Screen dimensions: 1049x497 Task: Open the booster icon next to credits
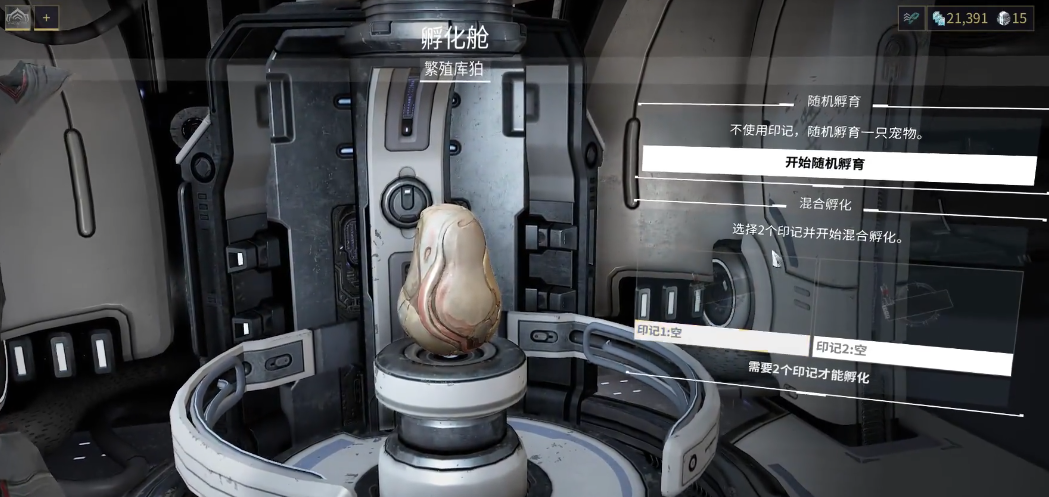911,18
